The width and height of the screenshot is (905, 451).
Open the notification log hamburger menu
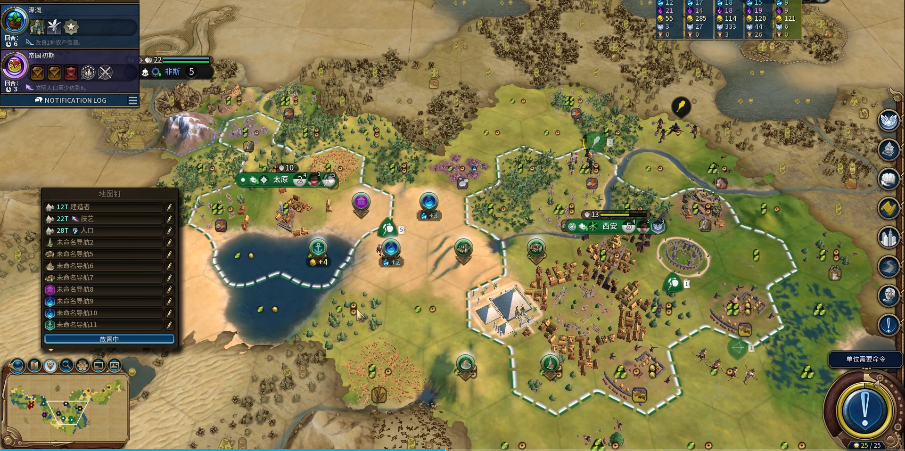coord(132,100)
